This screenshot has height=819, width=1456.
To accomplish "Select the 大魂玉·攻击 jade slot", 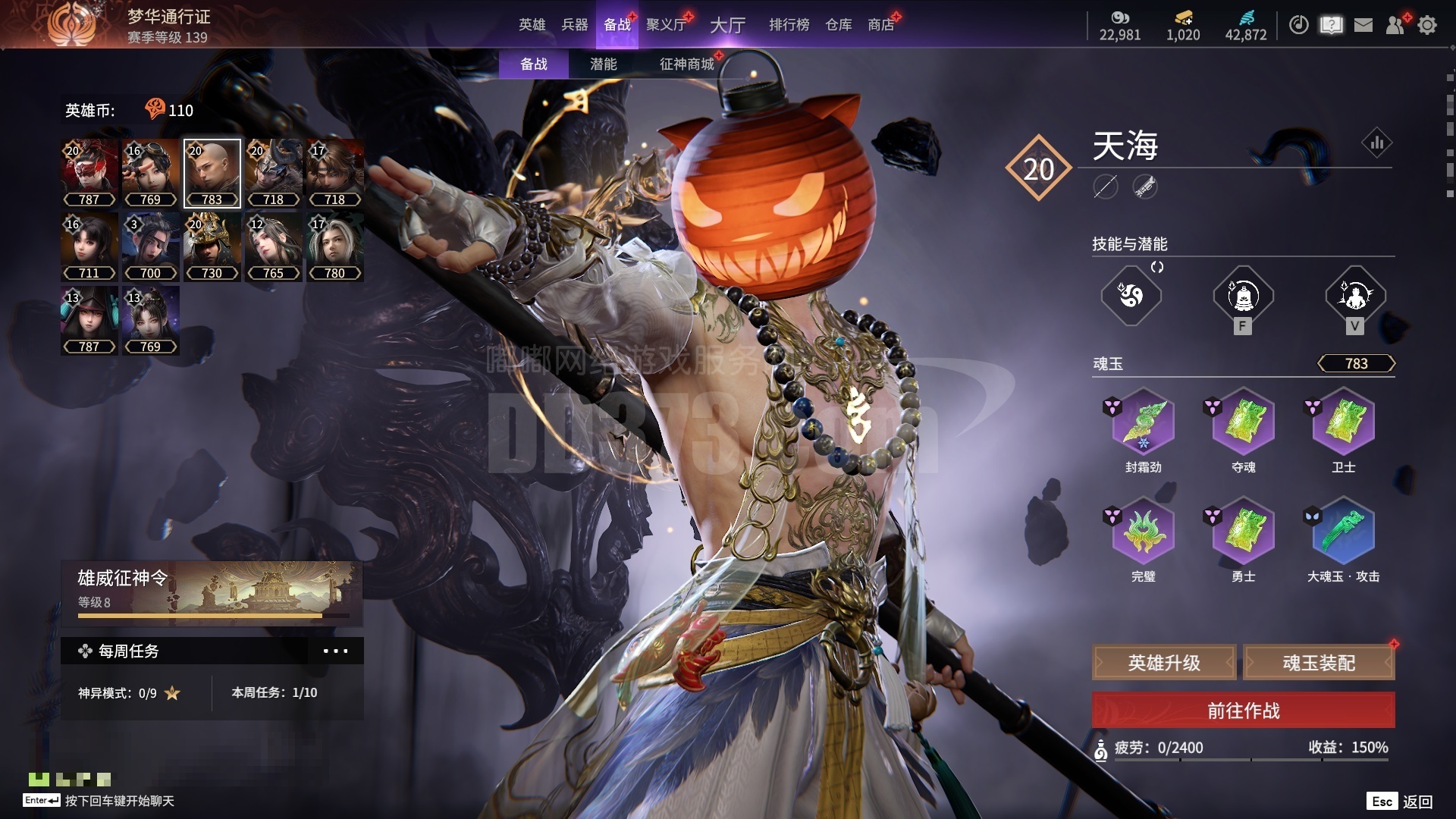I will (x=1343, y=532).
